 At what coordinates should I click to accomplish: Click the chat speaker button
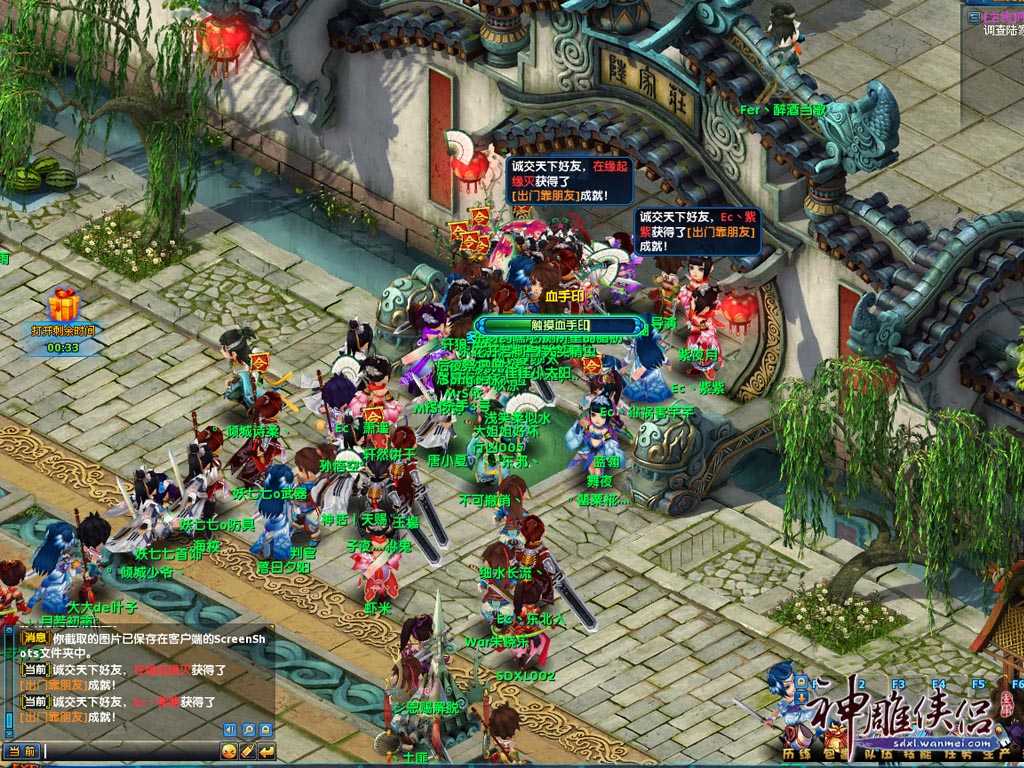[230, 730]
